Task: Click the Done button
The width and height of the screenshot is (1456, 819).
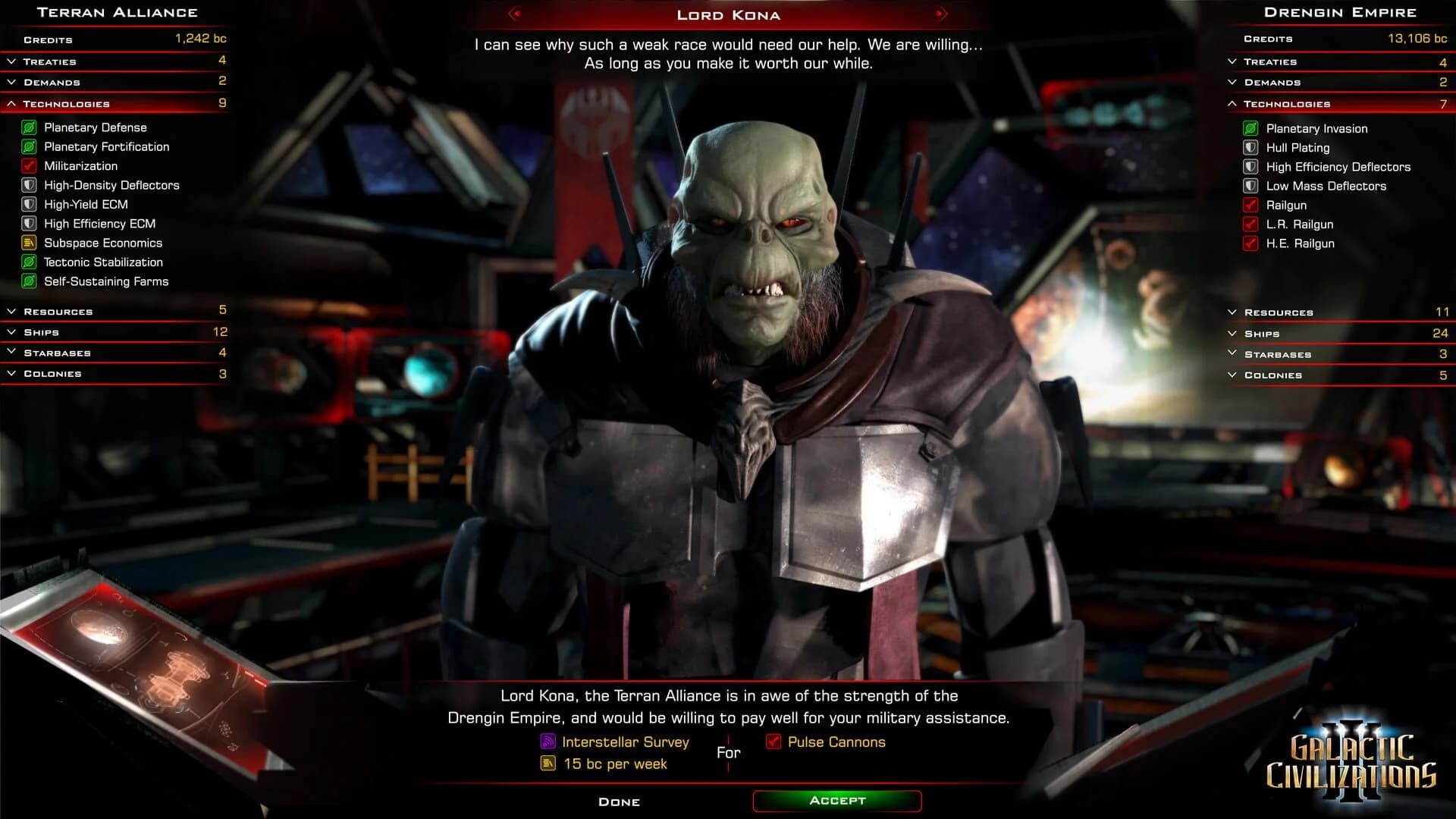Action: (620, 802)
